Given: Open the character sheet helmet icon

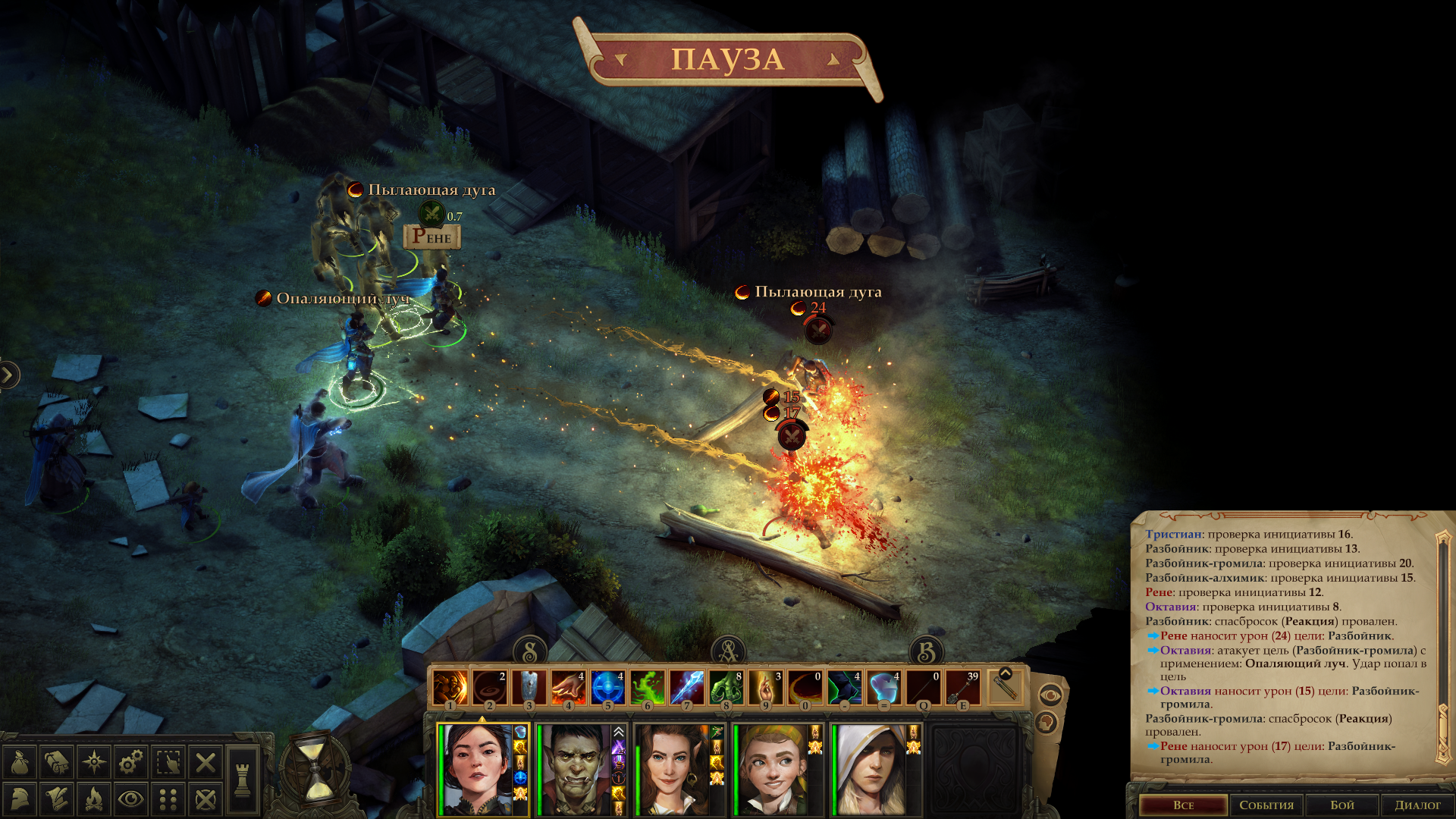Looking at the screenshot, I should coord(20,799).
